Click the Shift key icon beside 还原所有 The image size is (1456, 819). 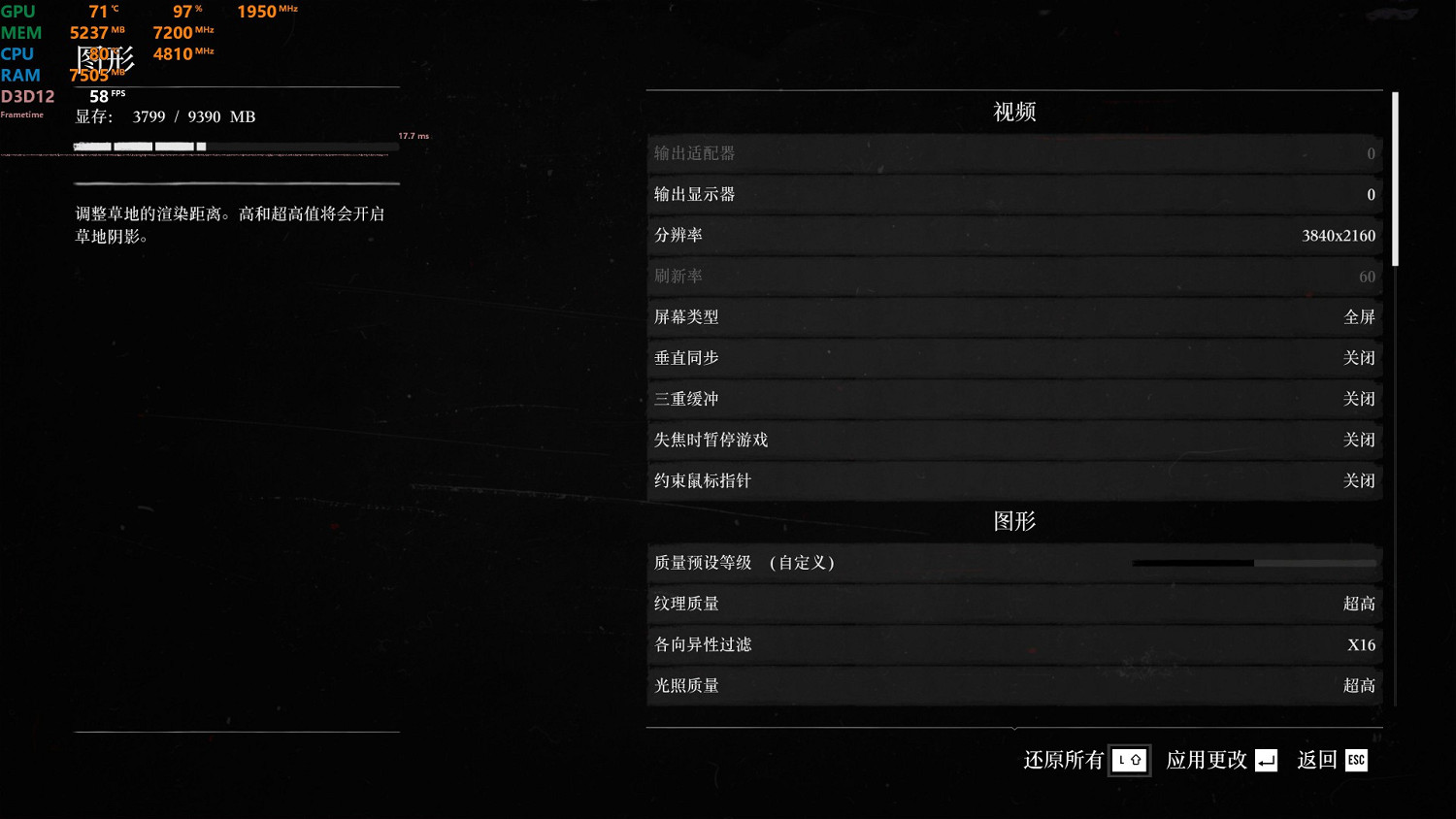pos(1129,760)
